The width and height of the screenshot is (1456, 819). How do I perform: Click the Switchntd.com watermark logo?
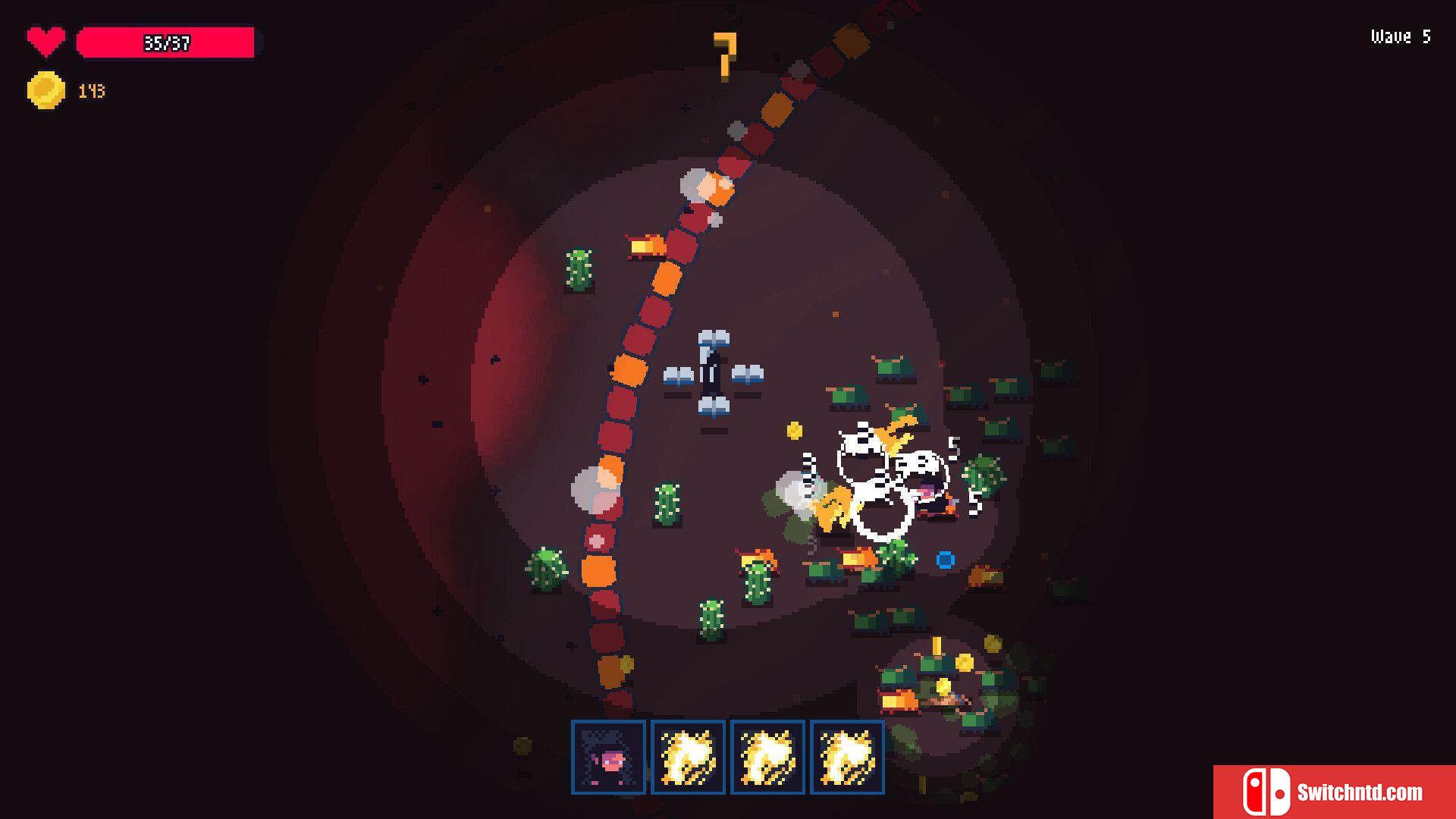tap(1334, 792)
